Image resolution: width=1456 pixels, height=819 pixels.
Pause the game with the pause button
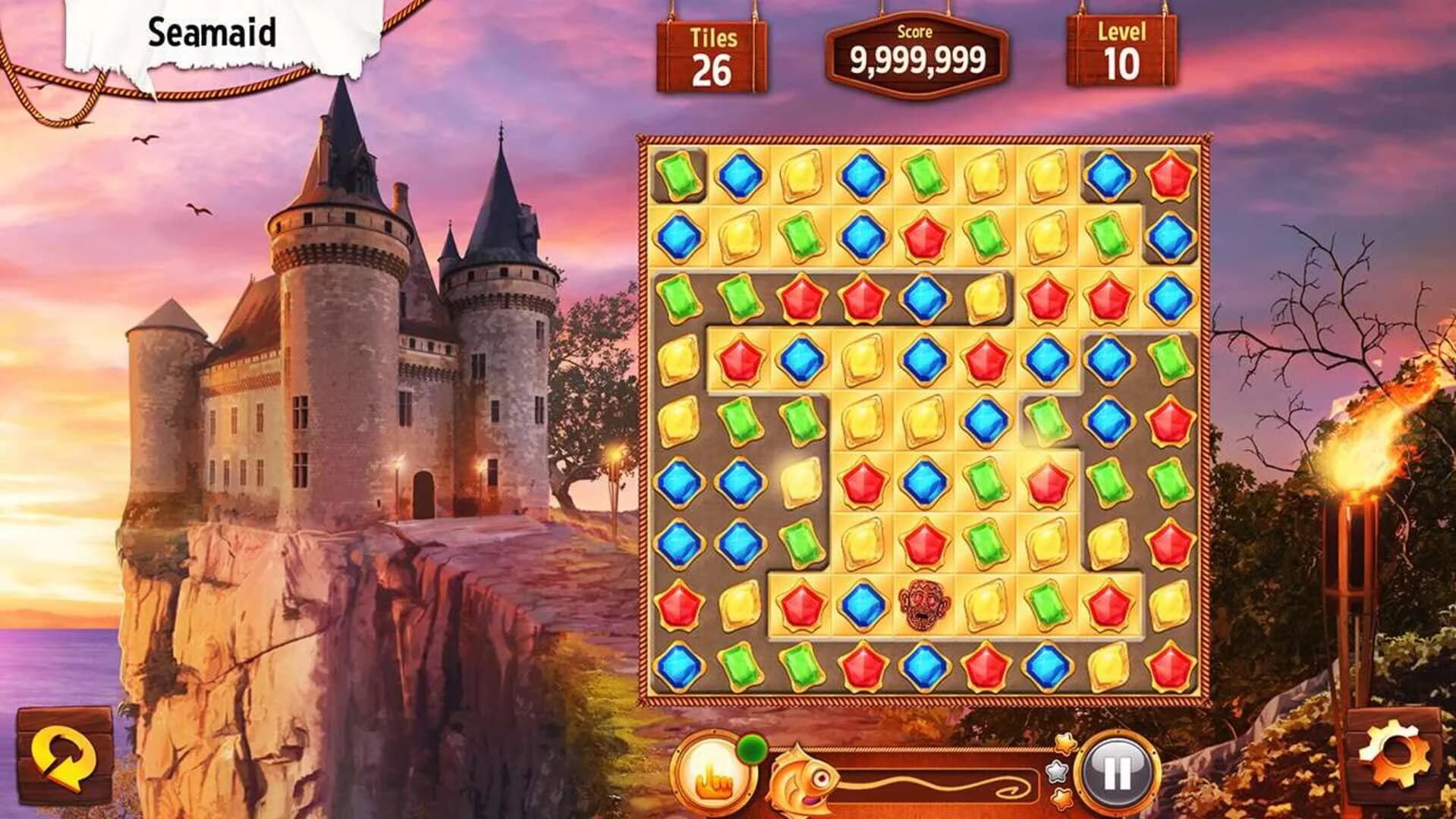tap(1117, 772)
